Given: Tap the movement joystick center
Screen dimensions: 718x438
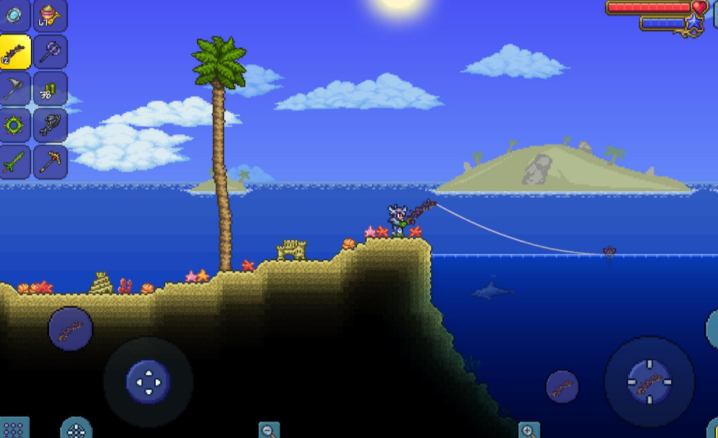Looking at the screenshot, I should [x=148, y=381].
